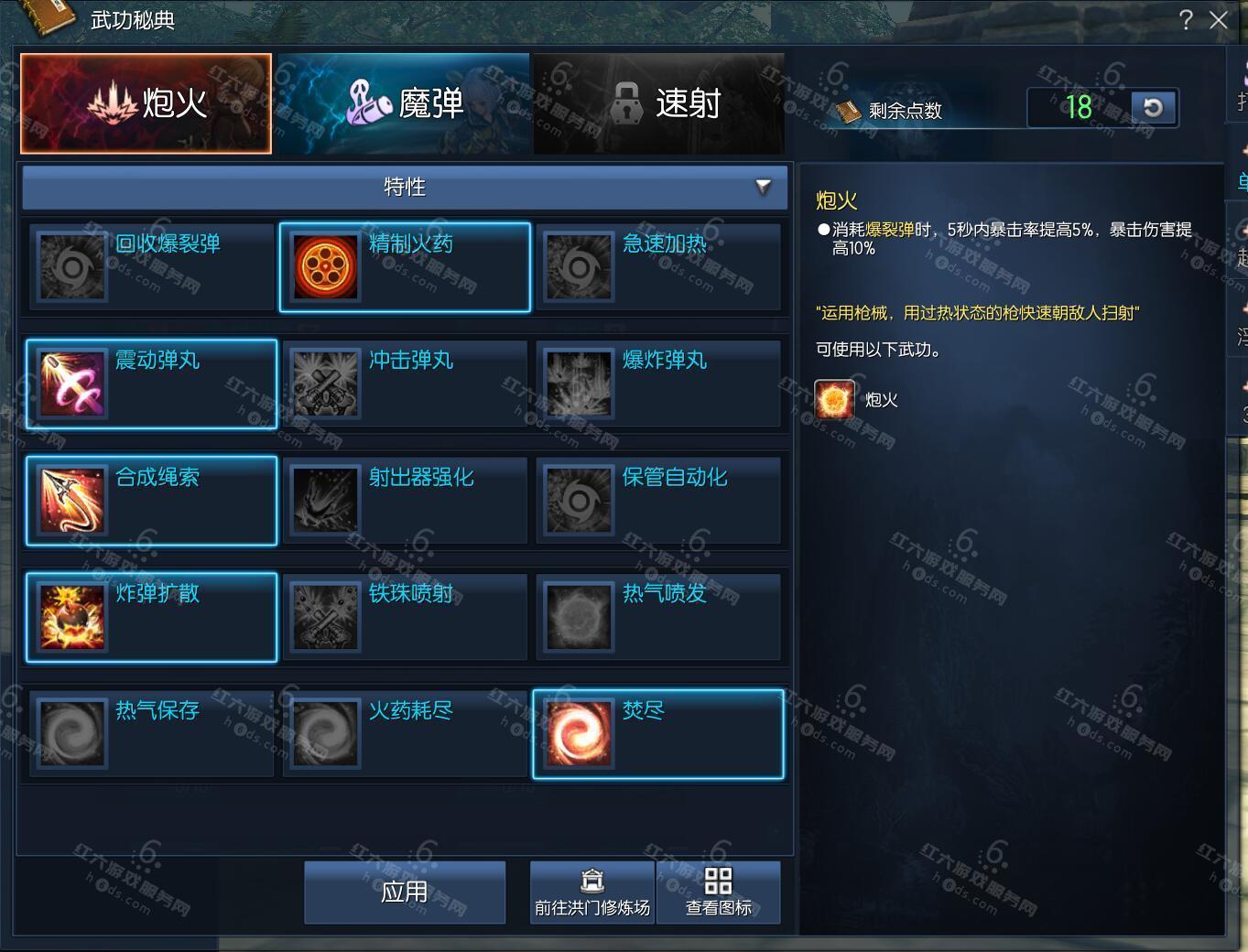Select the 回收爆裂弹 trait
This screenshot has width=1248, height=952.
pos(152,266)
